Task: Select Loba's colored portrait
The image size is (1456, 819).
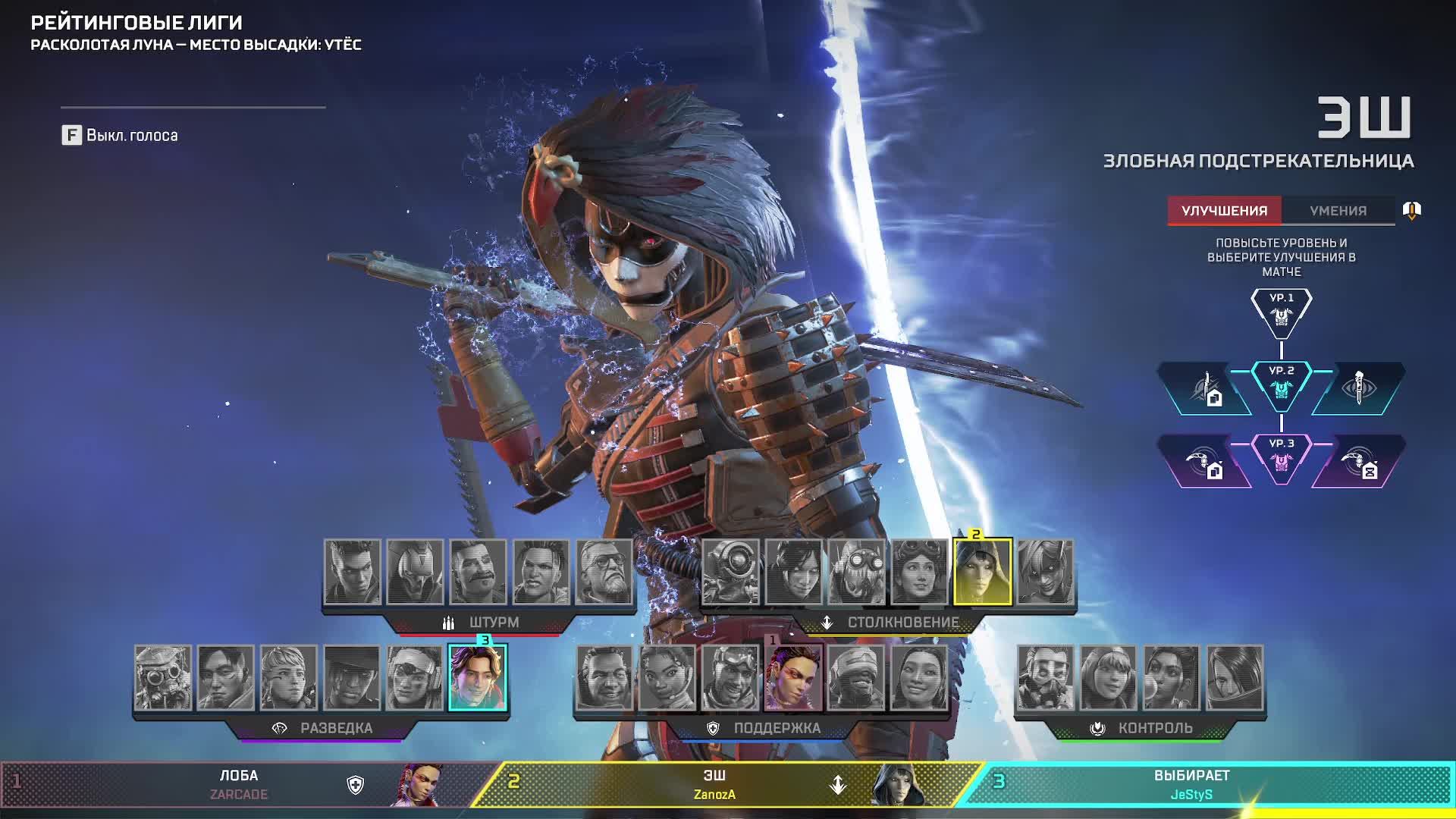Action: click(x=793, y=678)
